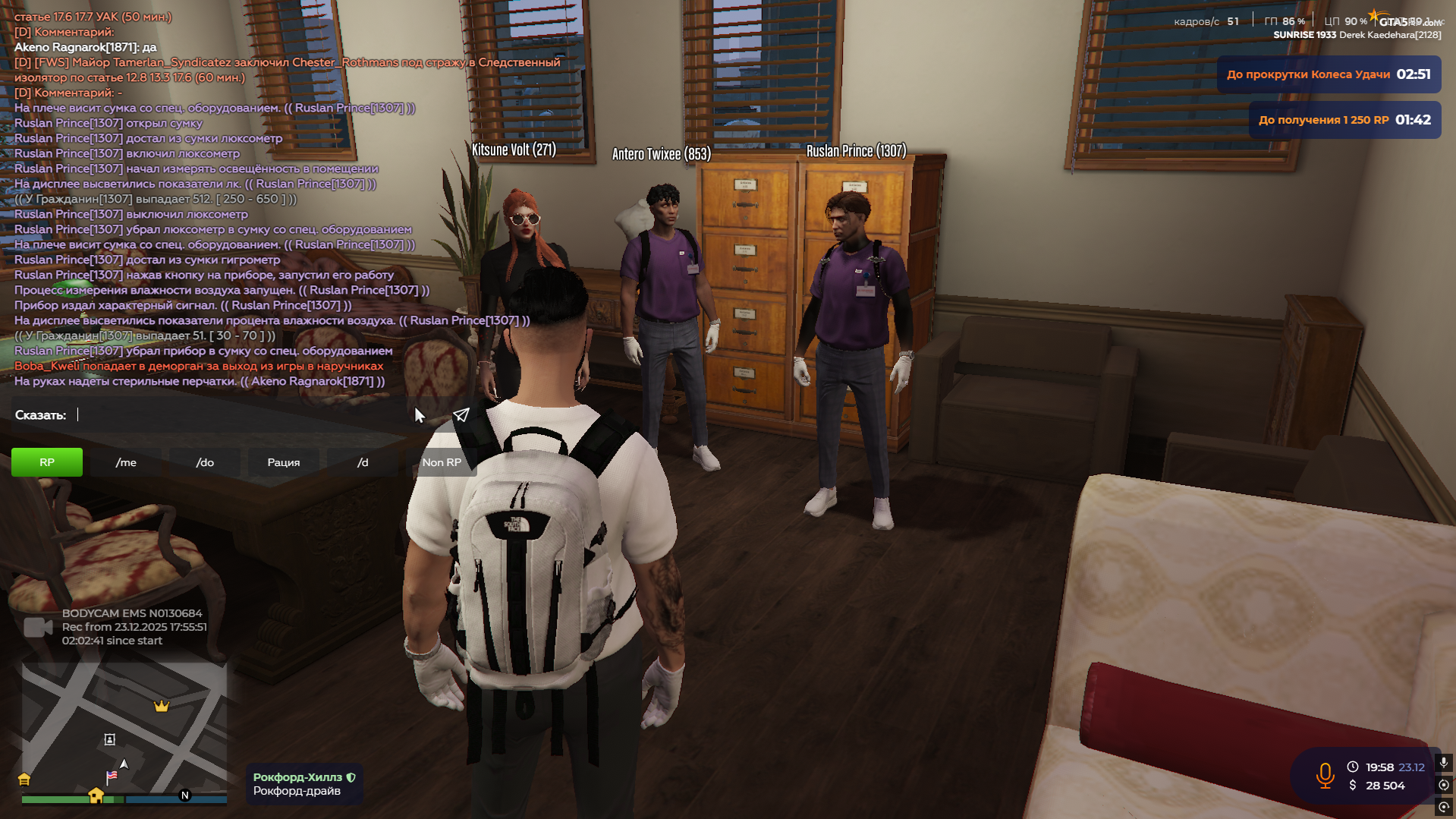This screenshot has height=819, width=1456.
Task: Click the yellow house marker on minimap
Action: [x=96, y=795]
